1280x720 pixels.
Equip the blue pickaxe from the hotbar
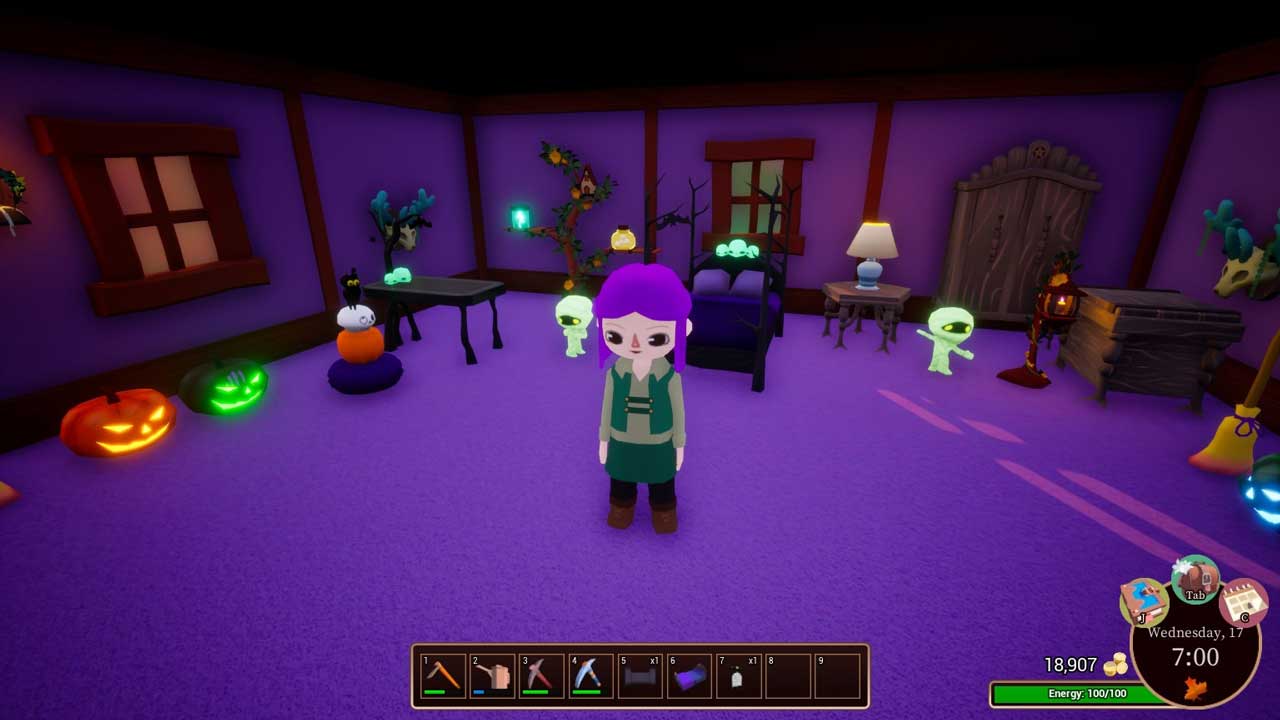[x=591, y=676]
